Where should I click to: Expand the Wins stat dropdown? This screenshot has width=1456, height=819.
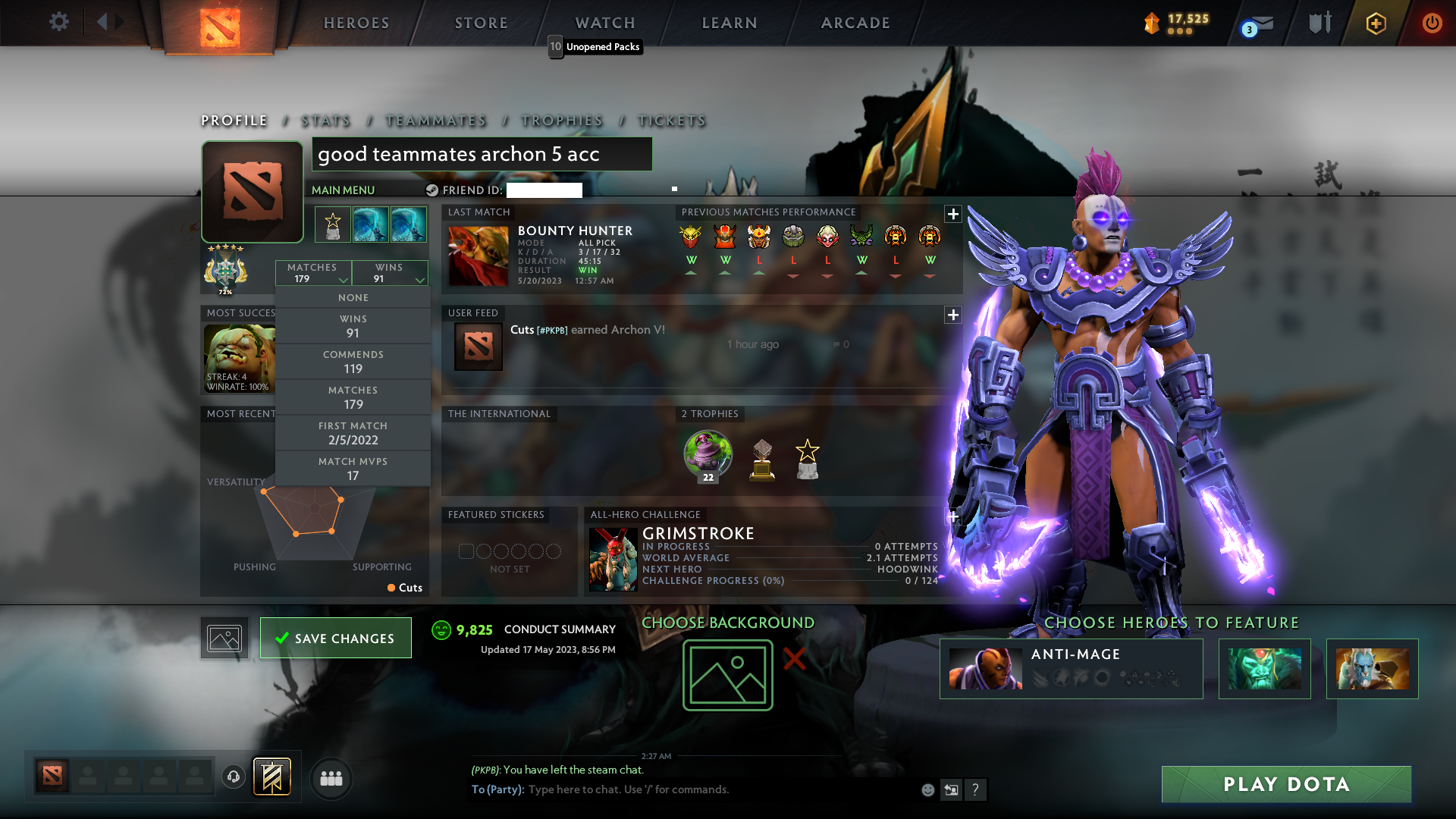[x=390, y=273]
